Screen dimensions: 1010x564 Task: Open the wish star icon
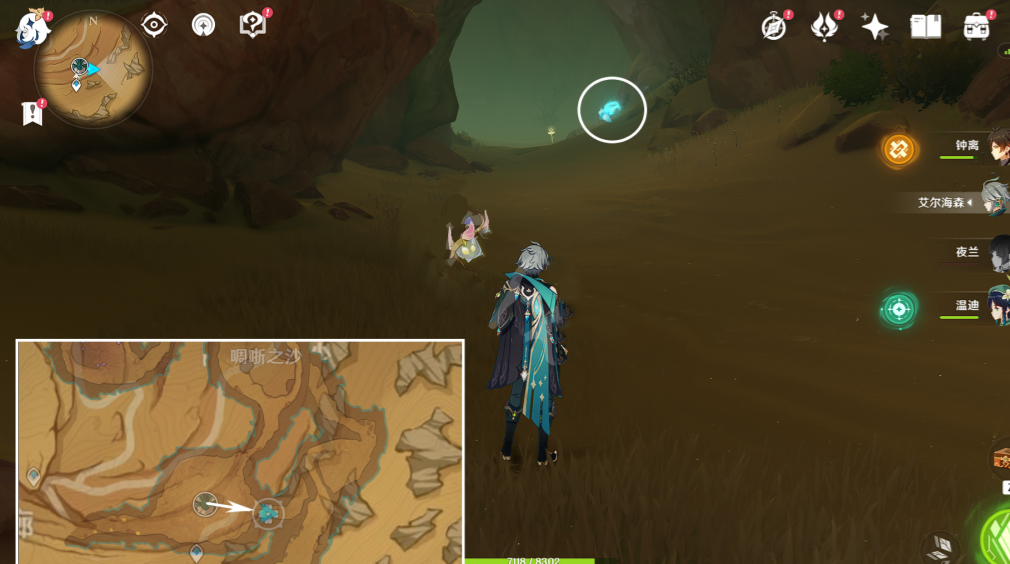point(874,27)
